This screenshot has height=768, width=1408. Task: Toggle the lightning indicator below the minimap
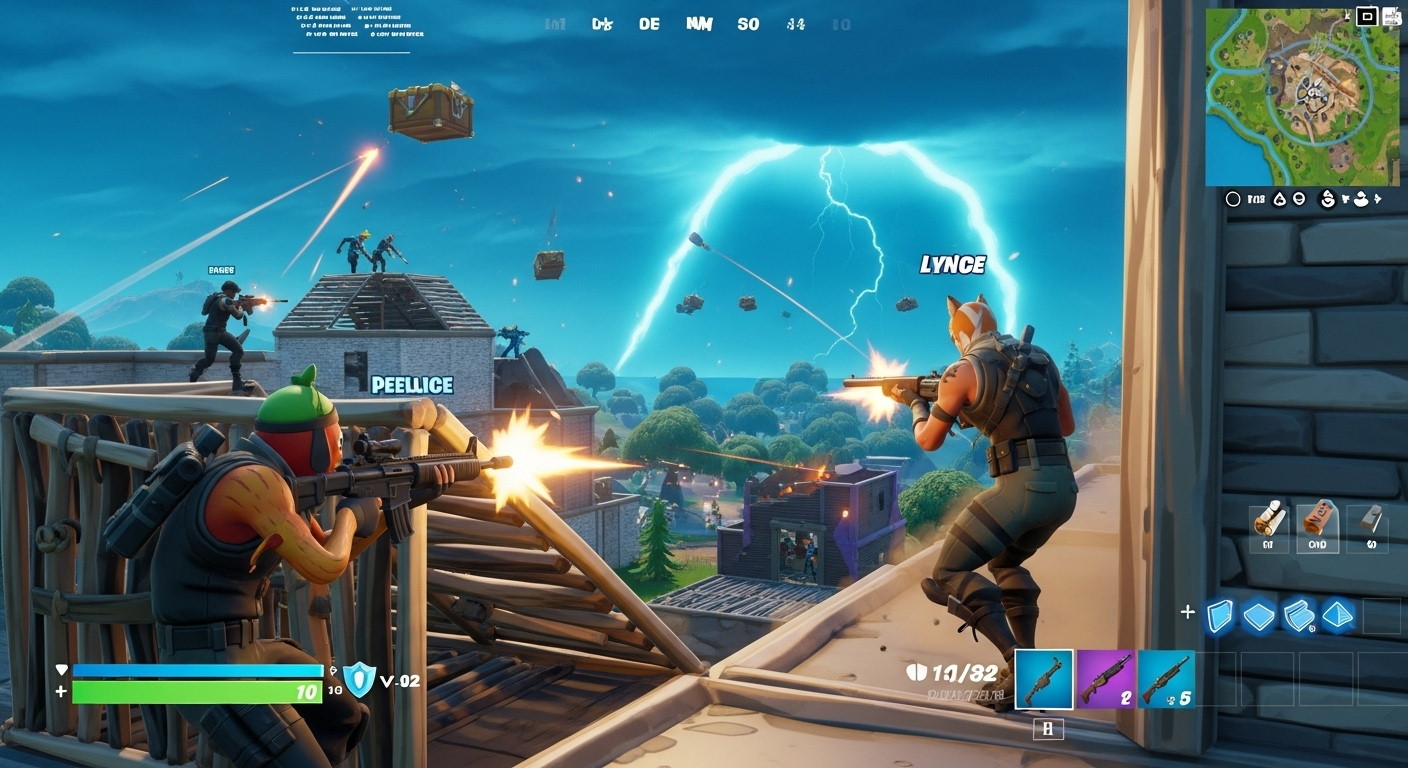pyautogui.click(x=1378, y=198)
